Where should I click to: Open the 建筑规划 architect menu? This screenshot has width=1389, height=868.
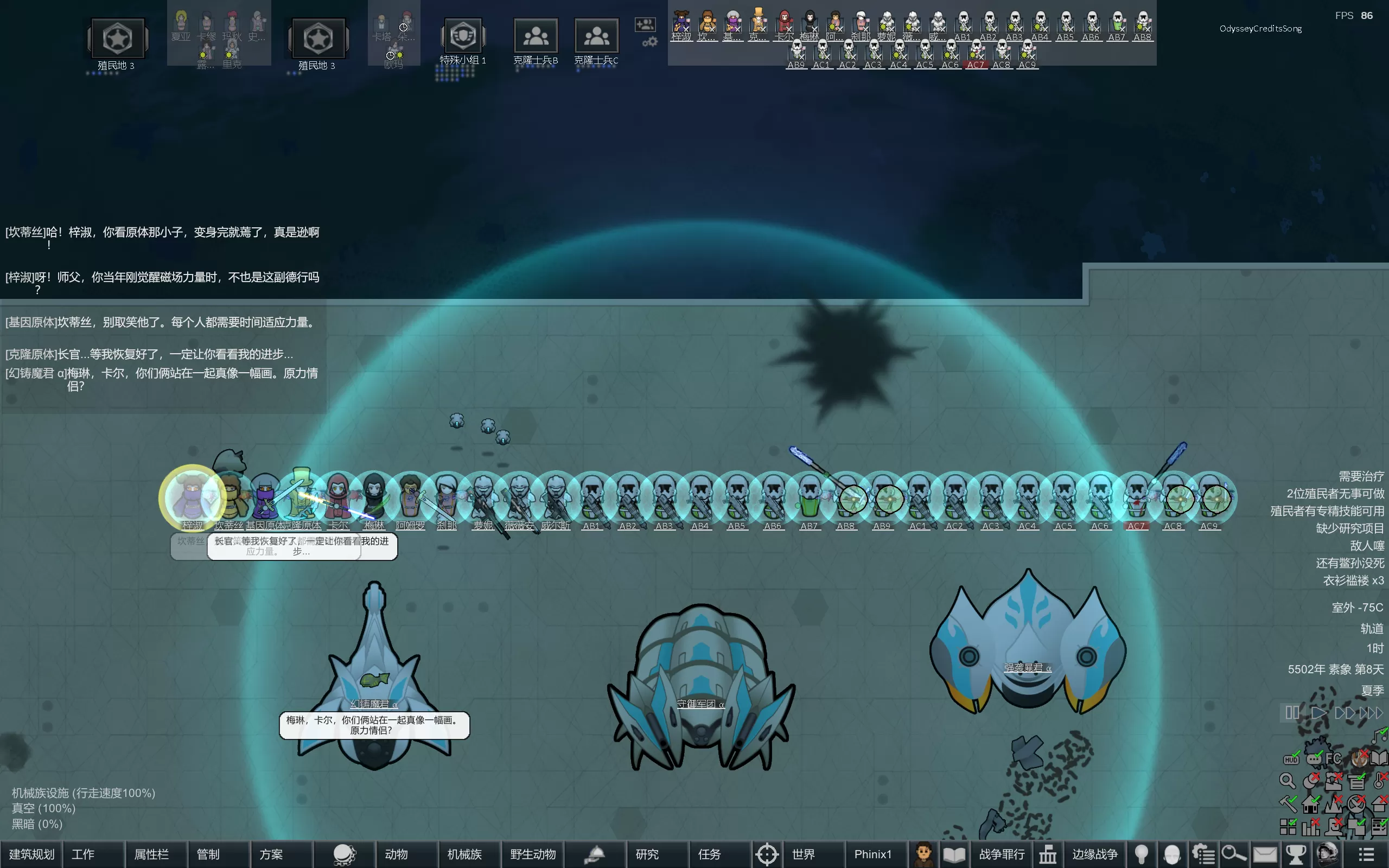point(31,854)
